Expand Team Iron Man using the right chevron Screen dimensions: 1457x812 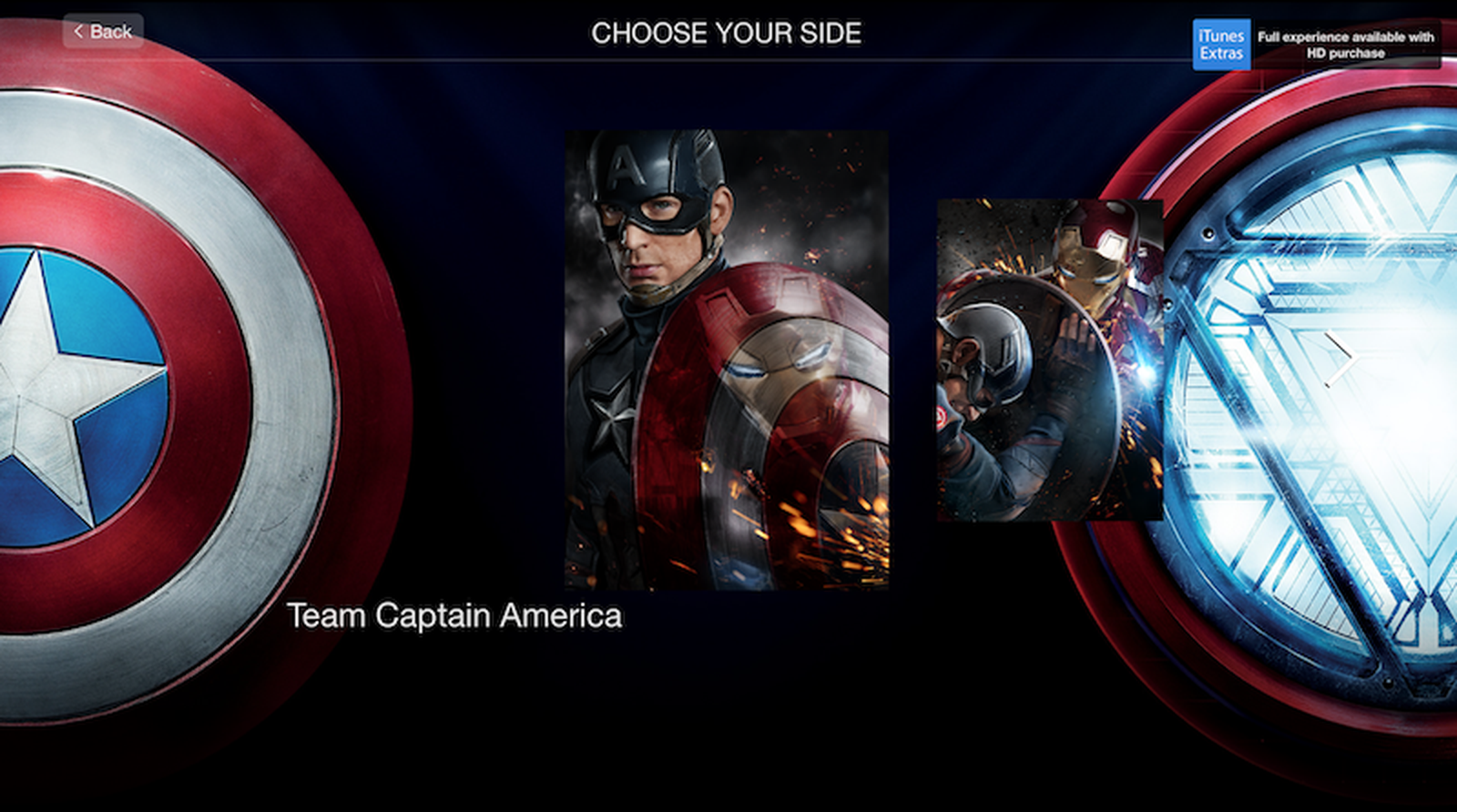(x=1344, y=359)
